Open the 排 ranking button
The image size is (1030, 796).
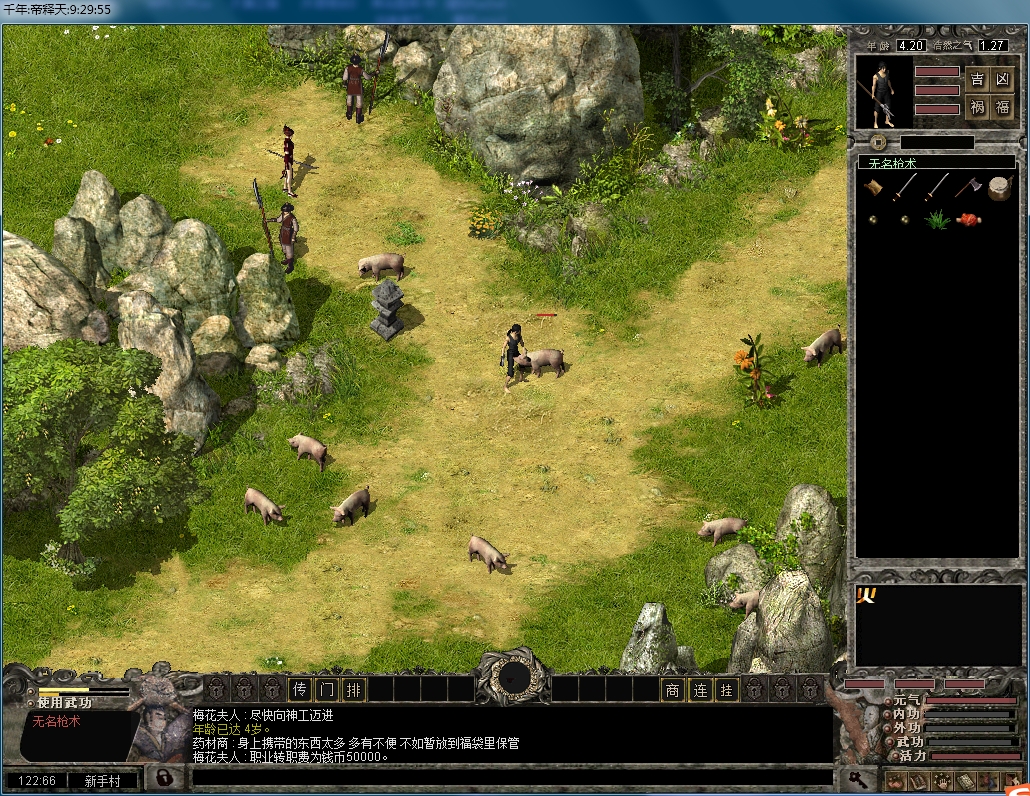pos(353,689)
